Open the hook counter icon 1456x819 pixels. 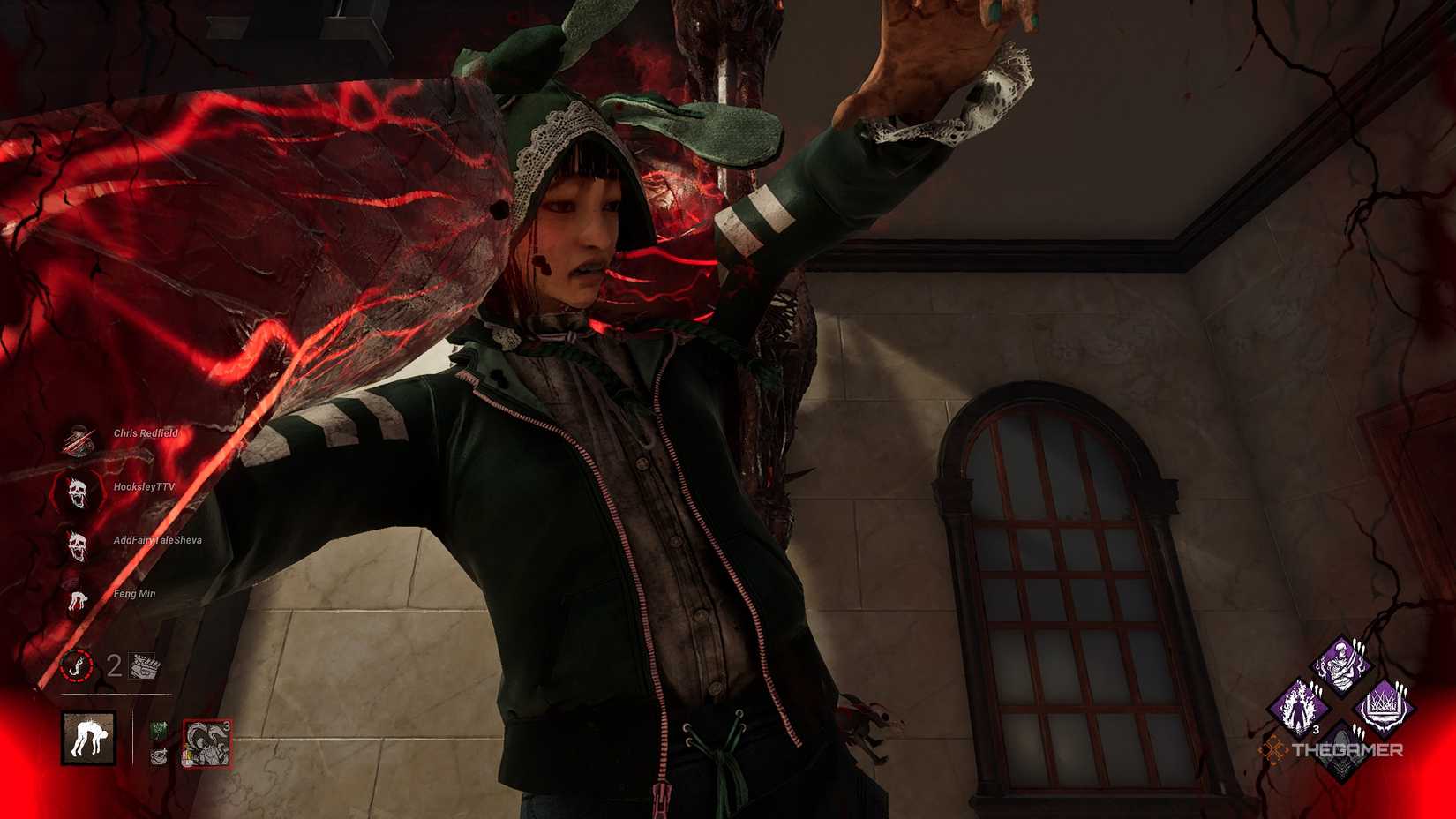(76, 667)
